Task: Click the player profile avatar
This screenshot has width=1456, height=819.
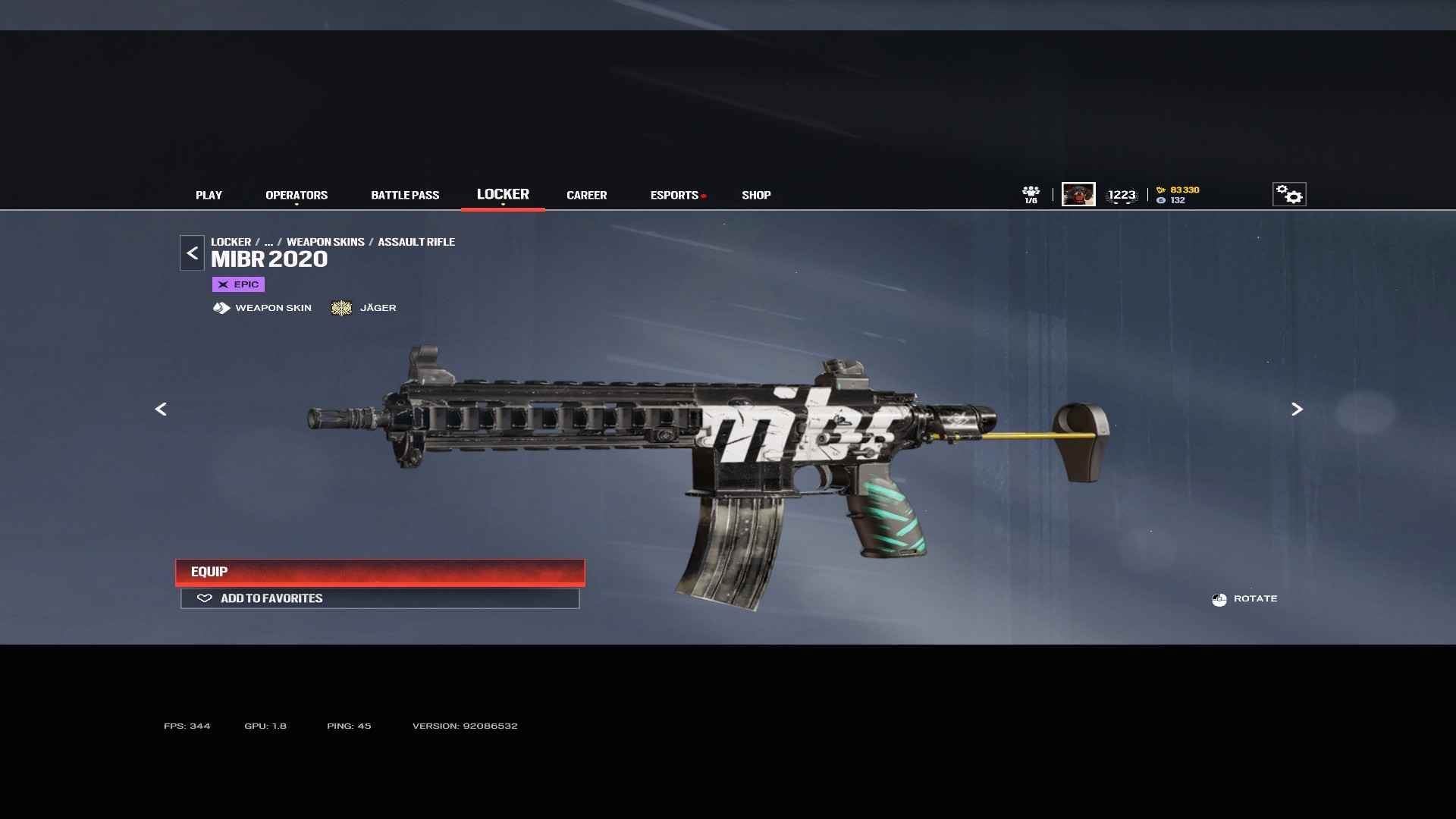Action: tap(1078, 194)
